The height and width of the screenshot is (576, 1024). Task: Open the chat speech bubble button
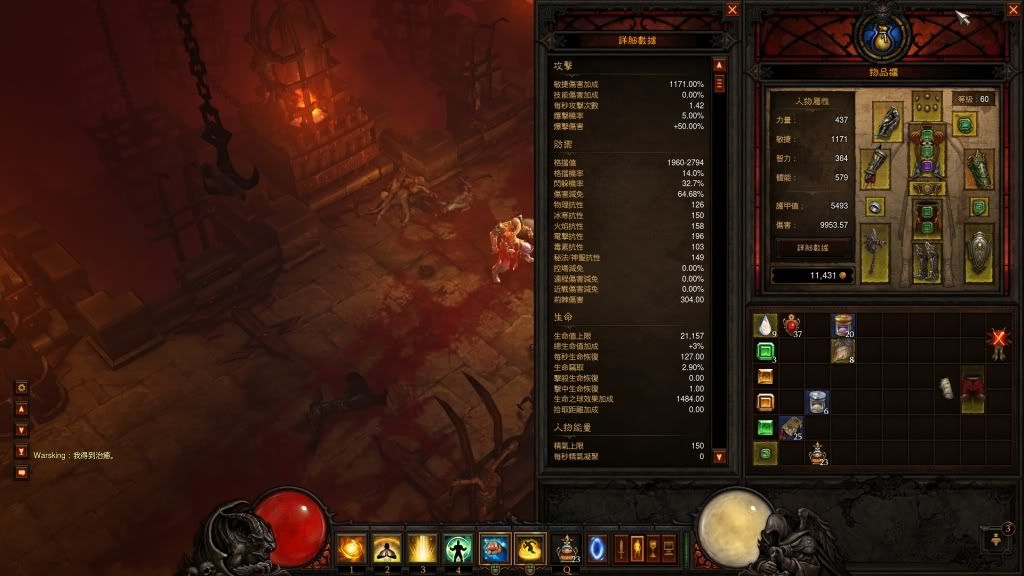[x=21, y=472]
